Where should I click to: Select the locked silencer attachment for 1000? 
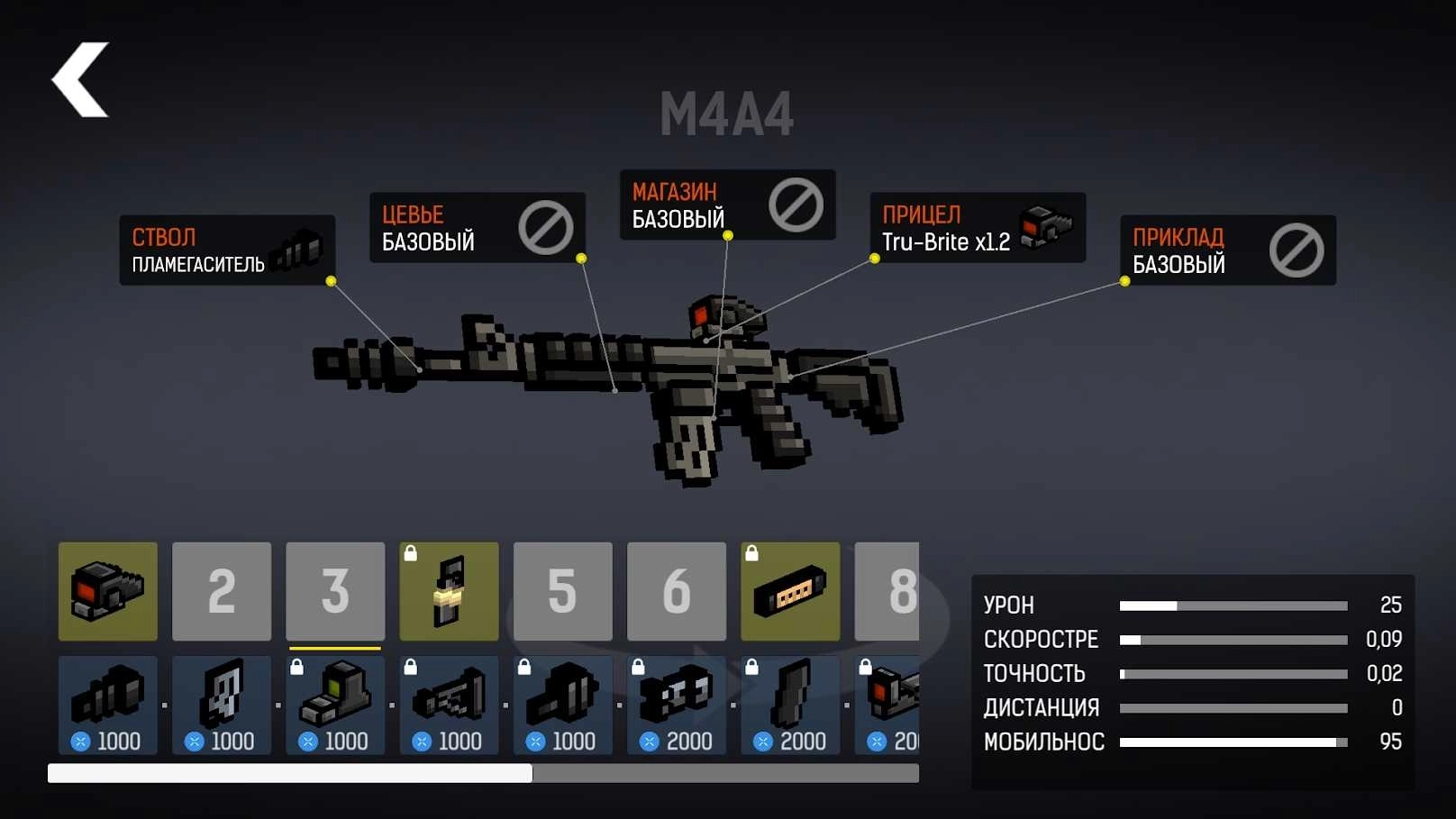[x=562, y=705]
